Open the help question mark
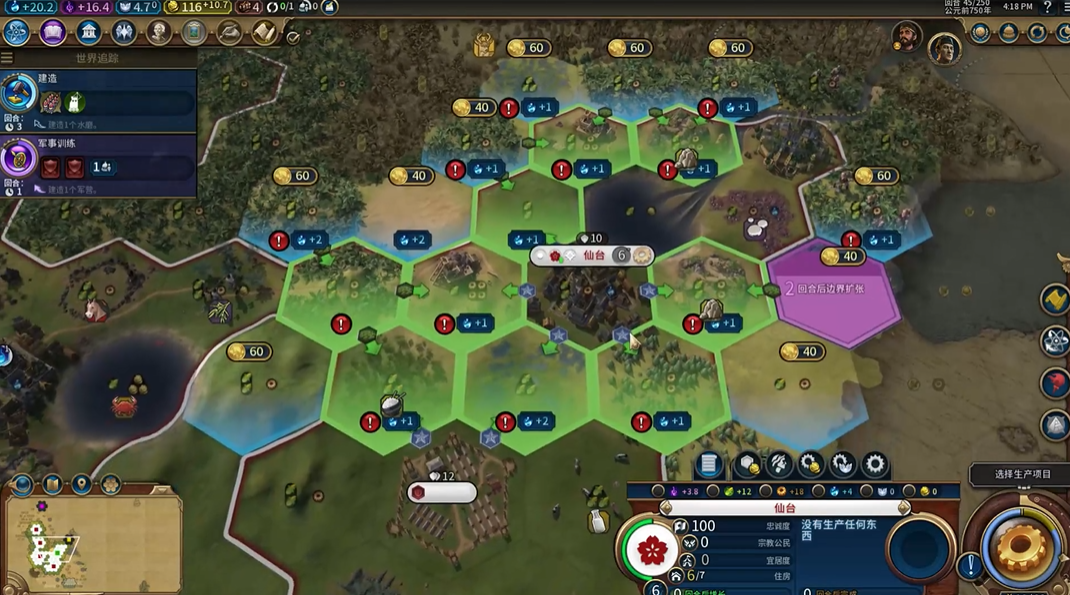Screen dimensions: 1070x595 tap(1047, 8)
